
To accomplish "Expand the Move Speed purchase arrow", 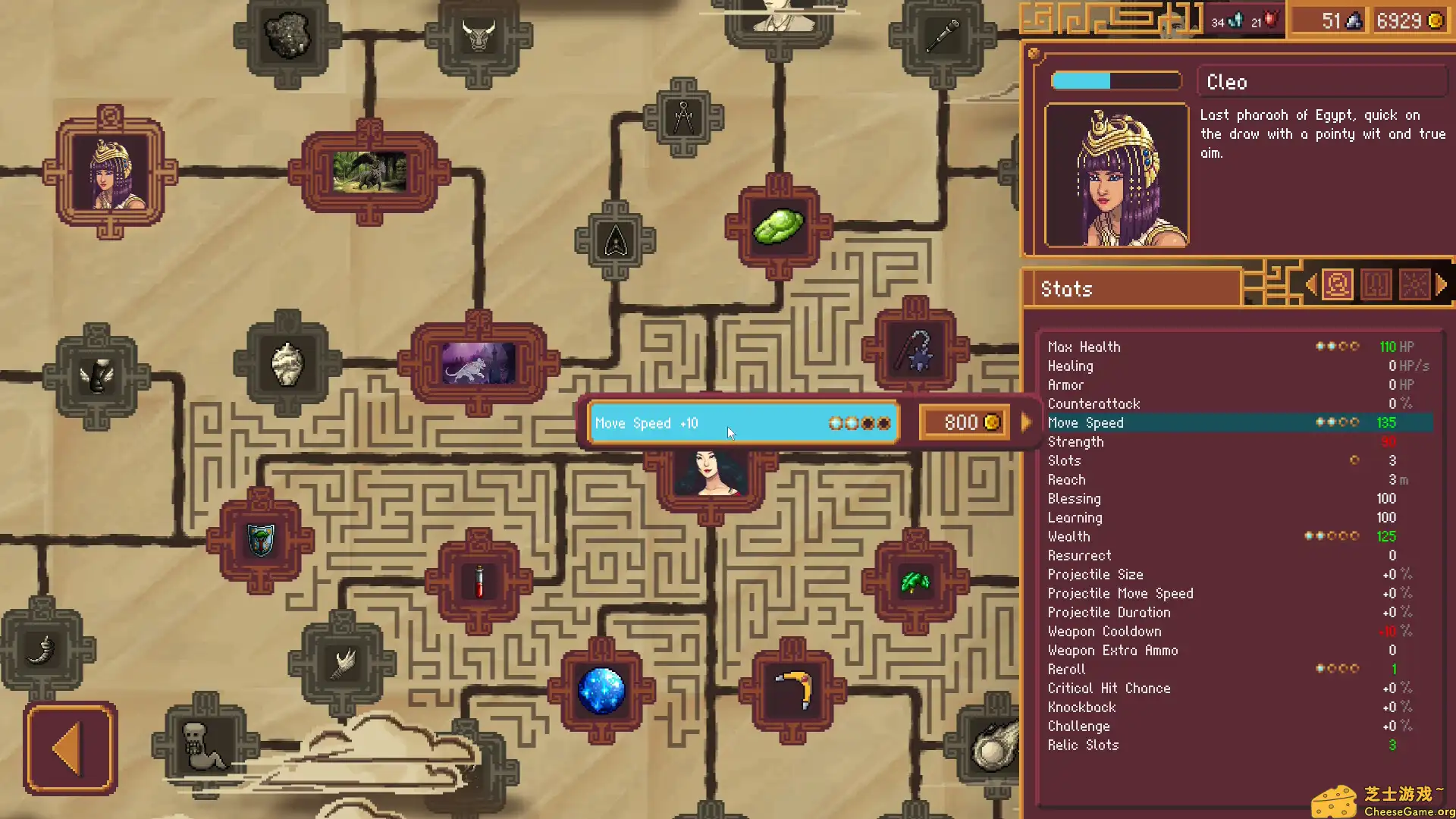I will point(1027,423).
